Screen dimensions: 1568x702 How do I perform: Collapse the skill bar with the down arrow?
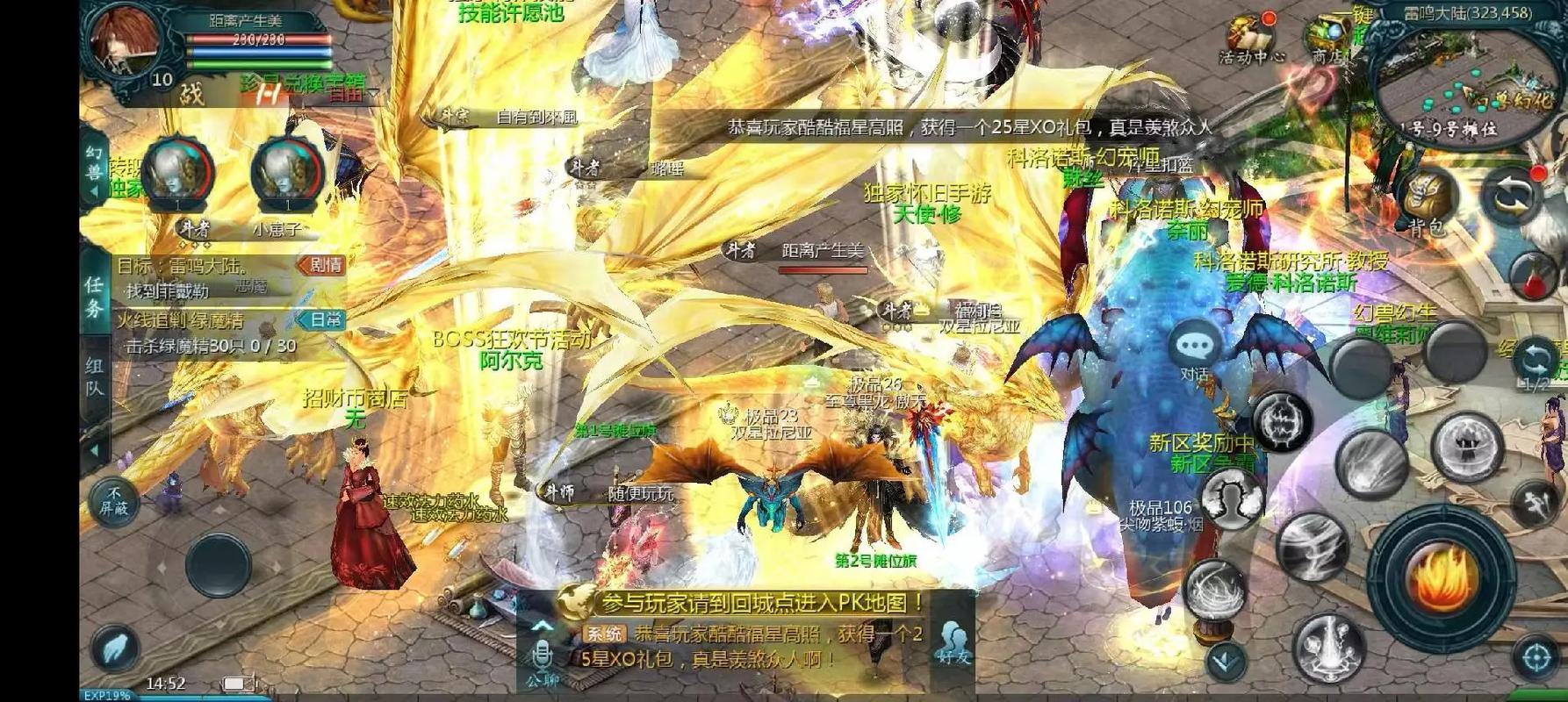pos(1223,663)
